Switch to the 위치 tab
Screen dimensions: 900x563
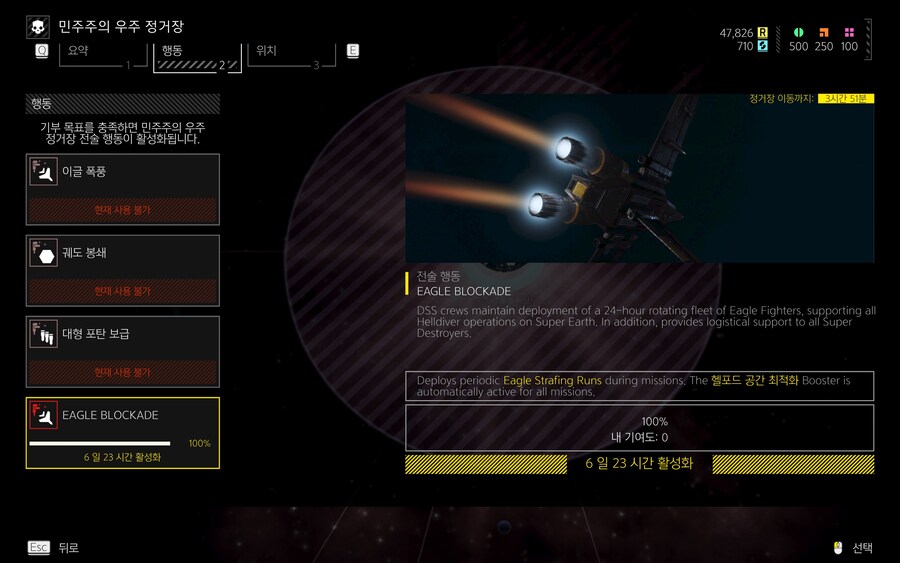[x=290, y=54]
